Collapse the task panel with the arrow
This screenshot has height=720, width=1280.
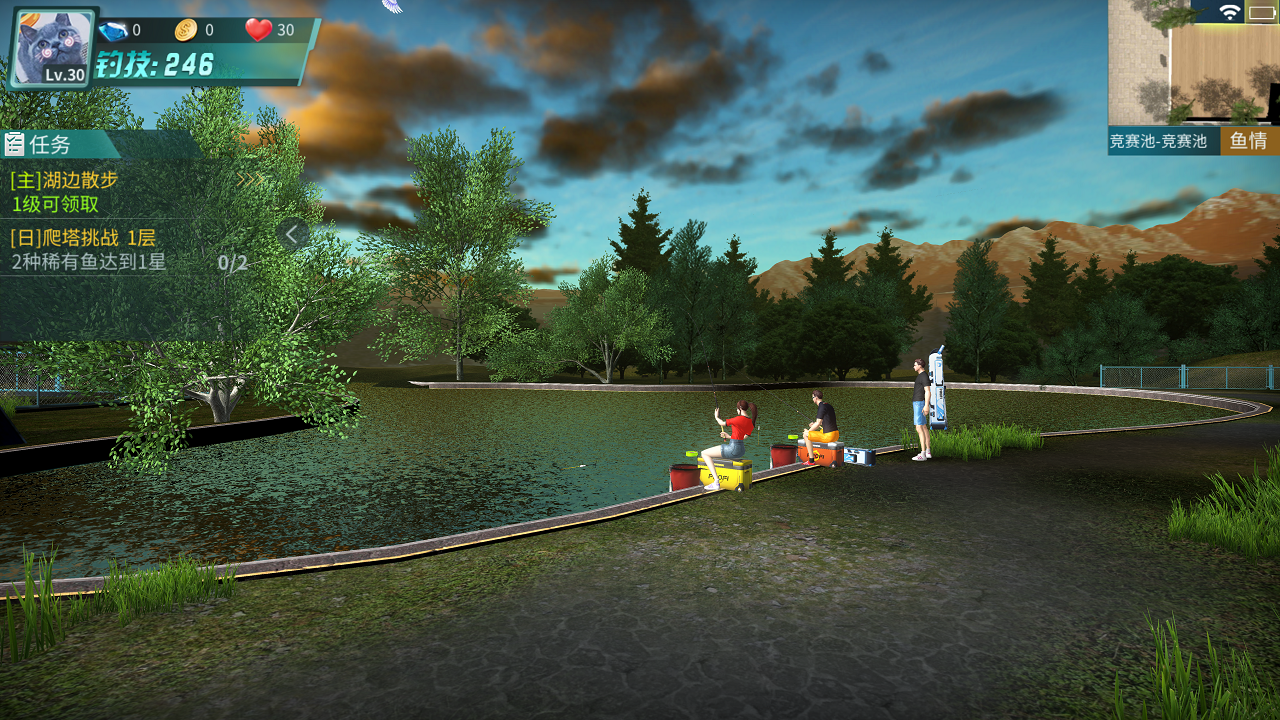click(x=292, y=235)
